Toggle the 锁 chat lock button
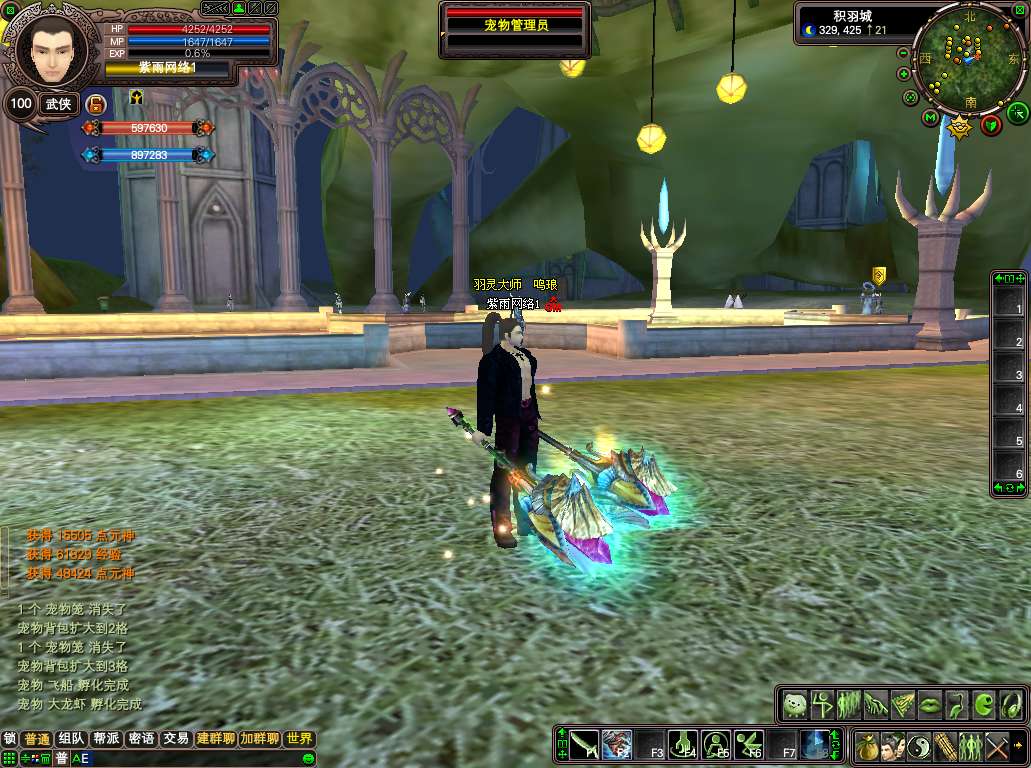The width and height of the screenshot is (1031, 768). (x=10, y=739)
